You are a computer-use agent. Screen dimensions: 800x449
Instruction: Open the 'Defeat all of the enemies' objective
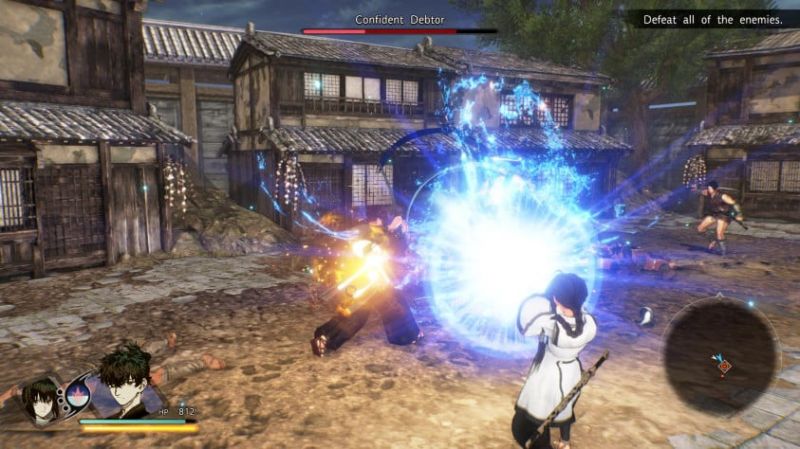pos(712,19)
